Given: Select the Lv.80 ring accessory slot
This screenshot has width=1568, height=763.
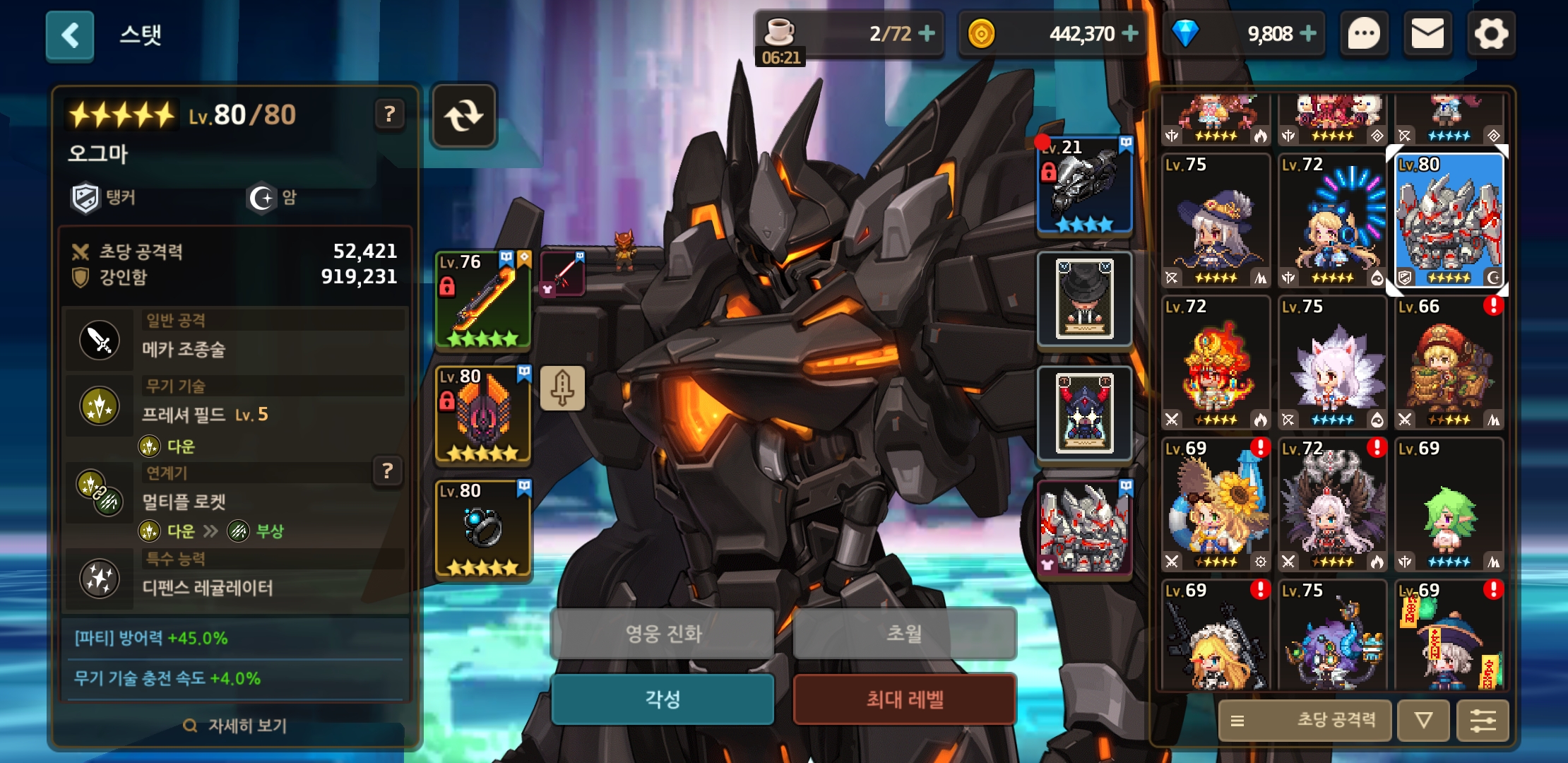Looking at the screenshot, I should point(483,528).
